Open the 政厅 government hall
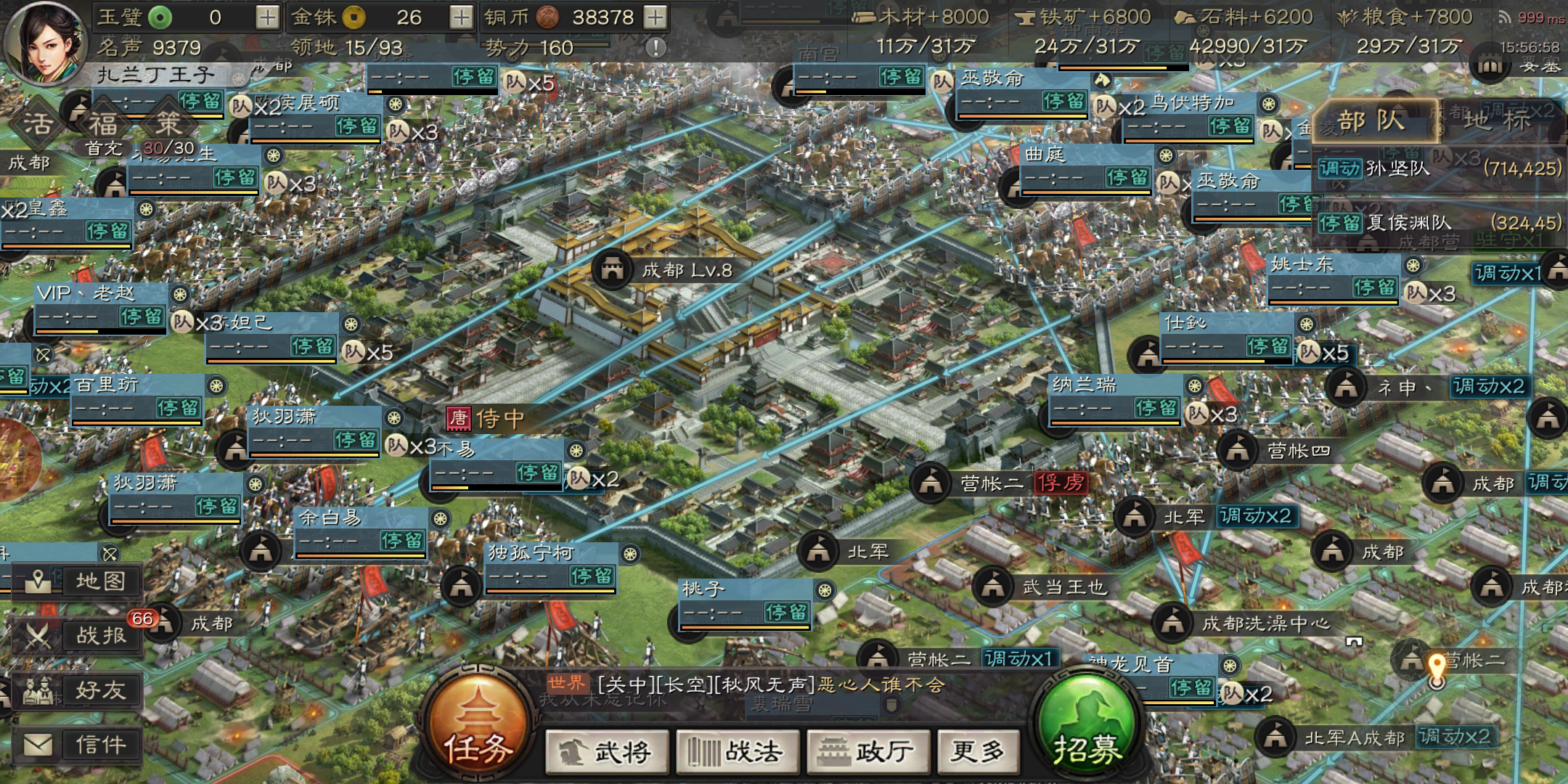The height and width of the screenshot is (784, 1568). tap(867, 752)
